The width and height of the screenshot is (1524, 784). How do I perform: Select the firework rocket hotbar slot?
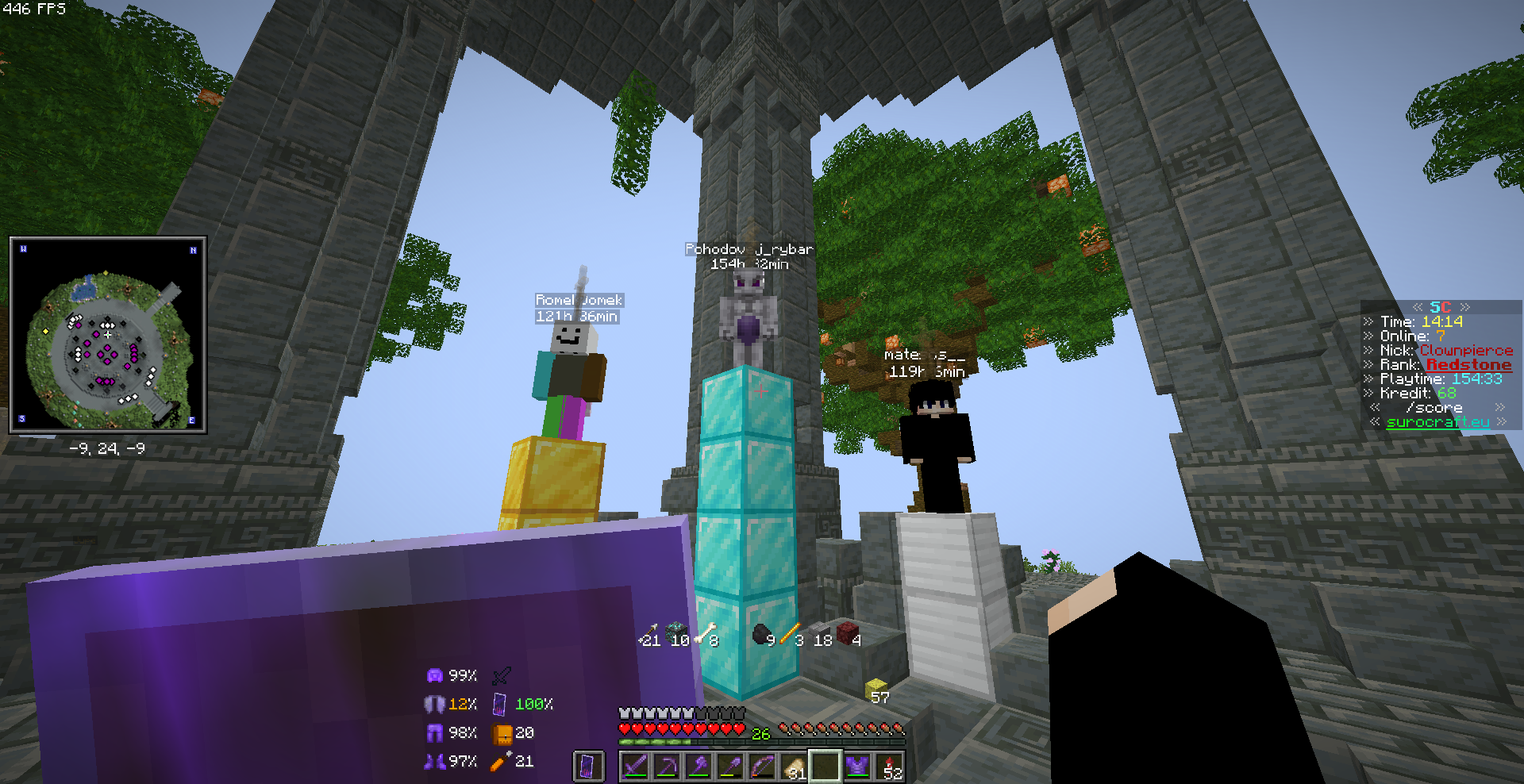[889, 767]
